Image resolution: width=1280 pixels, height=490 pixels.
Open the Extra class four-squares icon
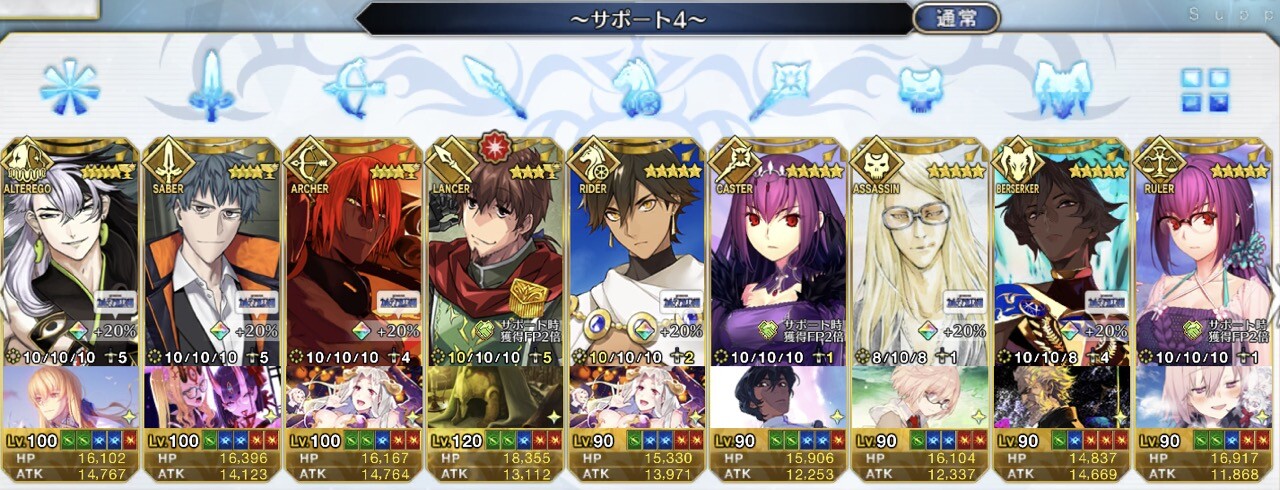point(1204,87)
